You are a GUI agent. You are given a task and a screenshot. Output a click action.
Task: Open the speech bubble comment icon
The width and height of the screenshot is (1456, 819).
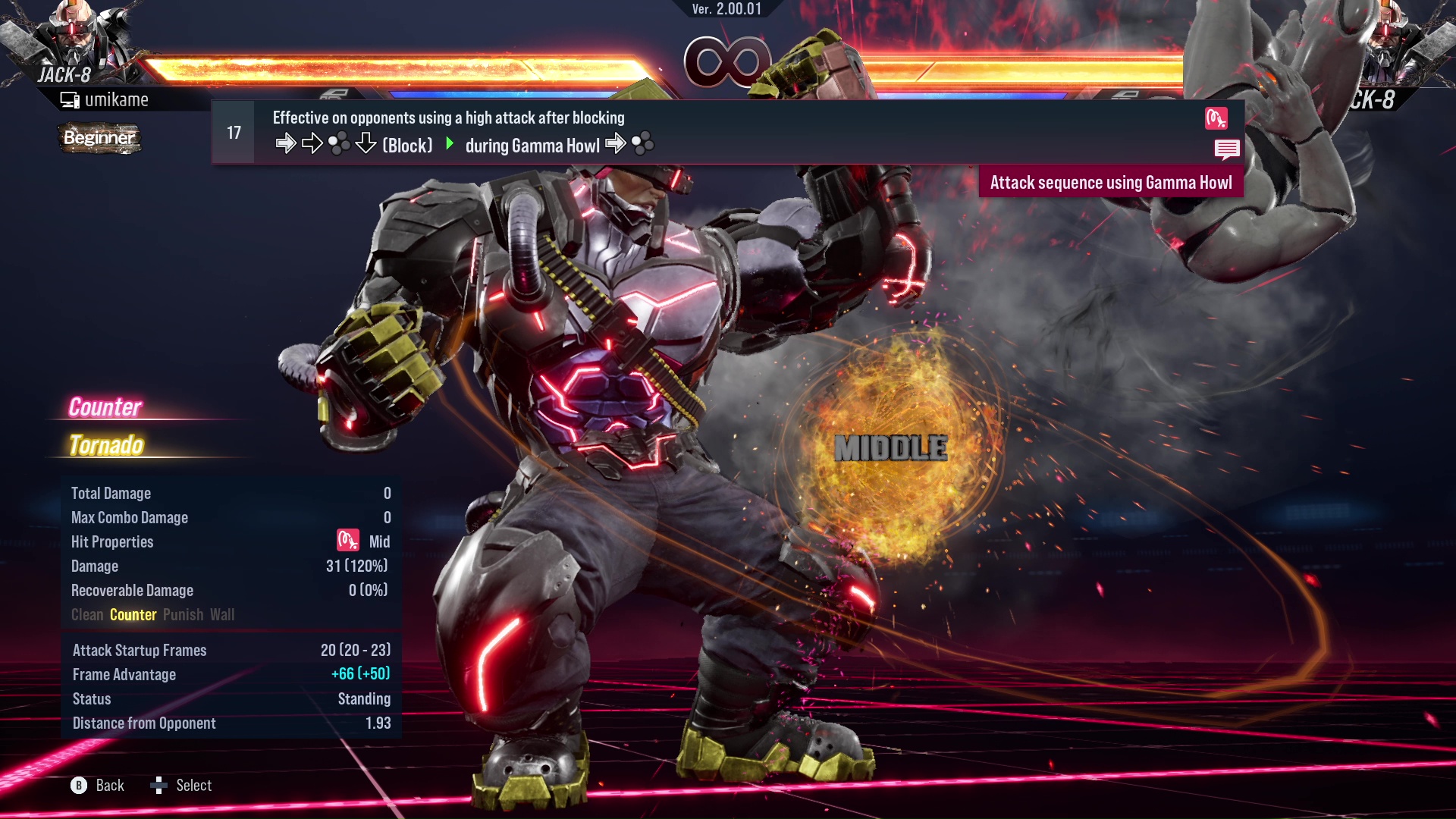(1226, 149)
